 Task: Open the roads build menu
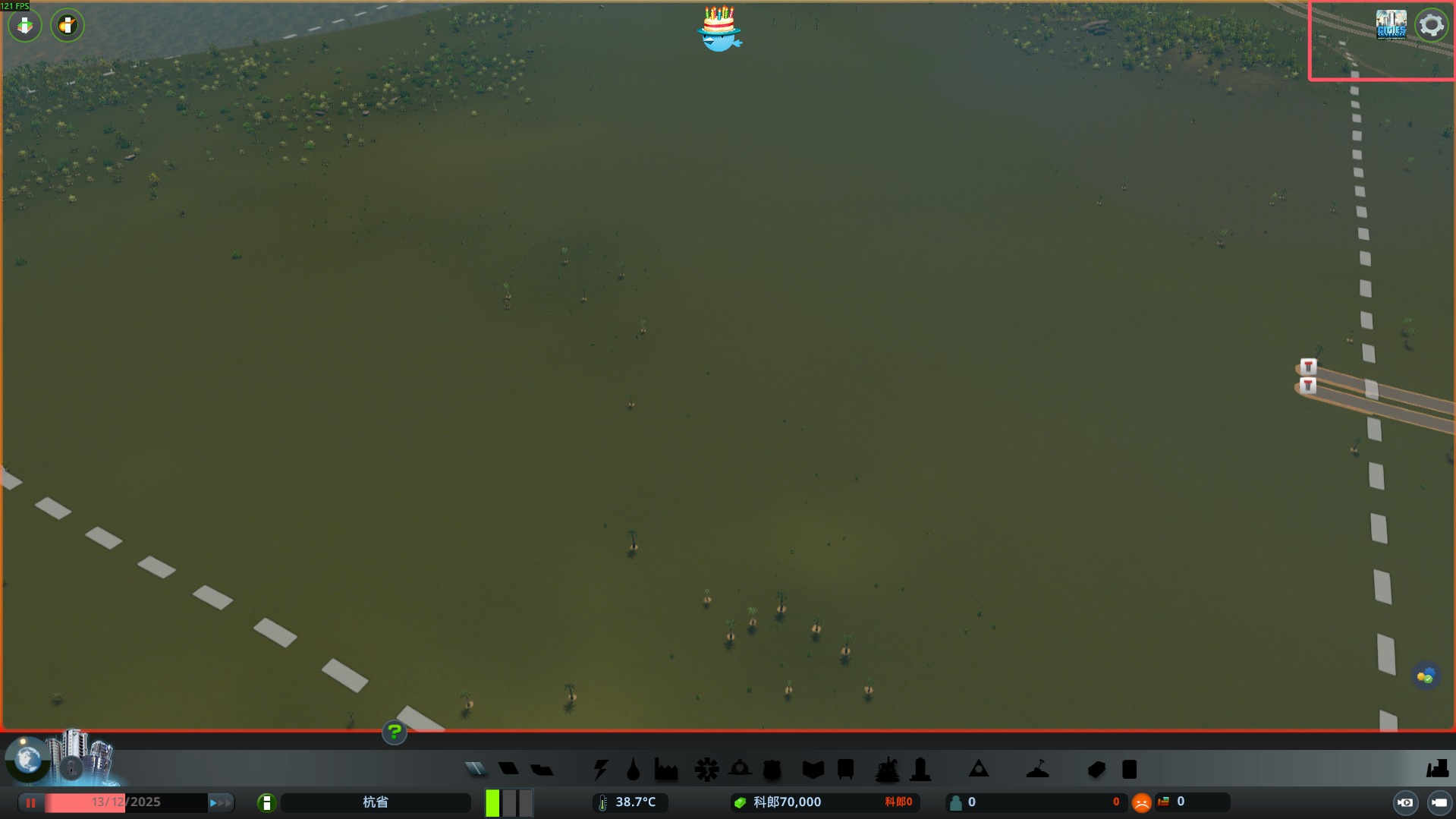coord(476,770)
